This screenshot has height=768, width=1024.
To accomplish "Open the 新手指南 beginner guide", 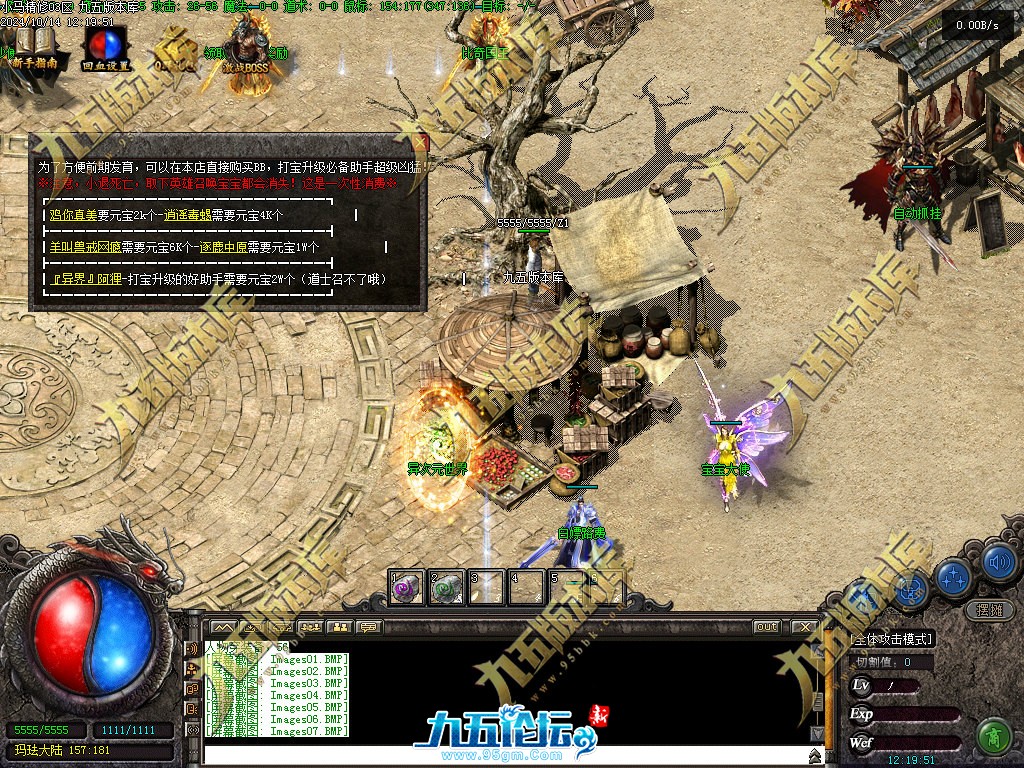I will tap(32, 48).
